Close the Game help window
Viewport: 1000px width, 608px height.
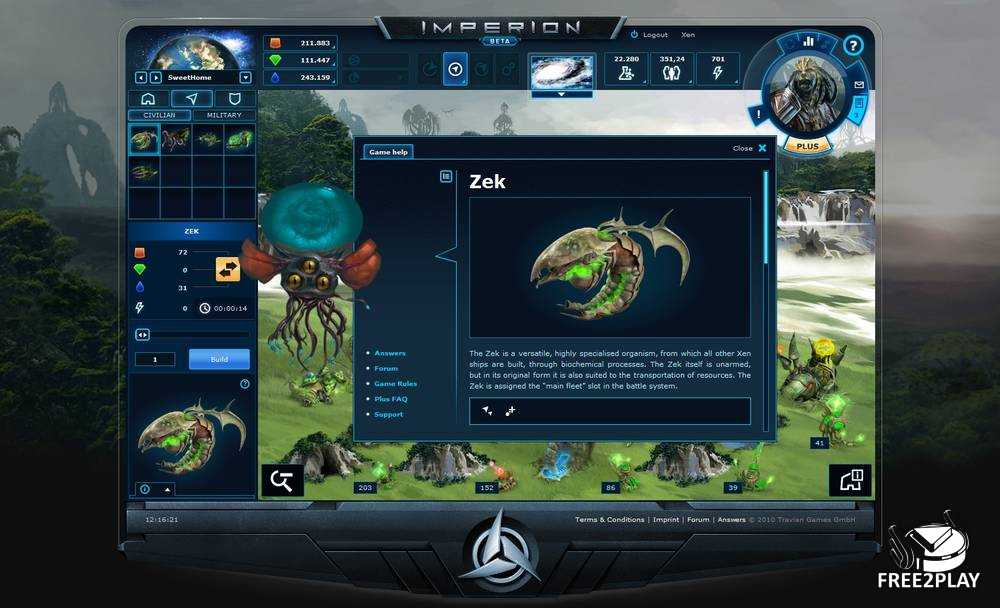click(761, 148)
